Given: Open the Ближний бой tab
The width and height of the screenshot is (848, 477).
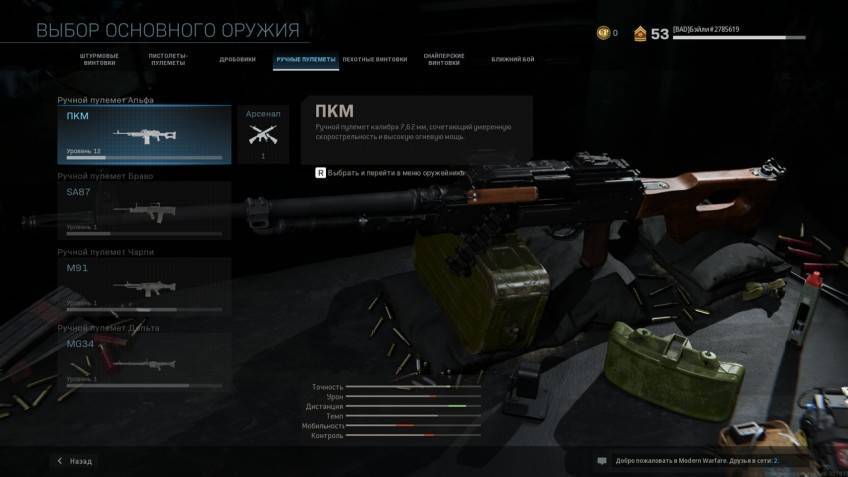Looking at the screenshot, I should pyautogui.click(x=512, y=60).
